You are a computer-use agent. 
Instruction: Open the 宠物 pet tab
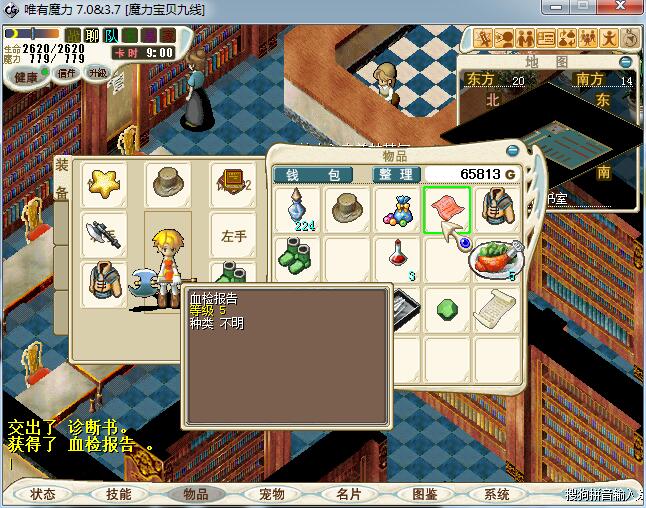coord(272,494)
